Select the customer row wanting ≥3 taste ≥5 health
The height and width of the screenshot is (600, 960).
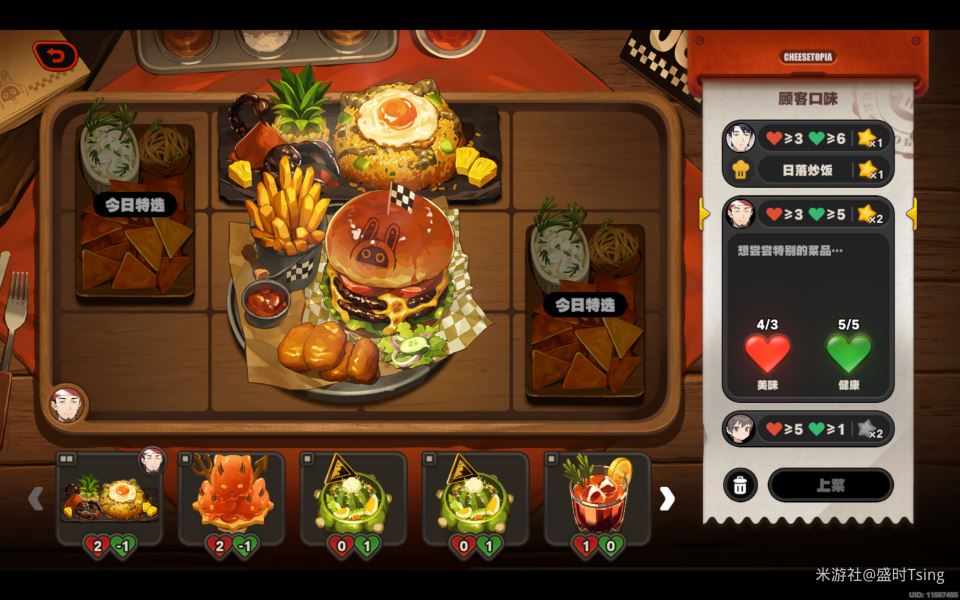point(806,213)
